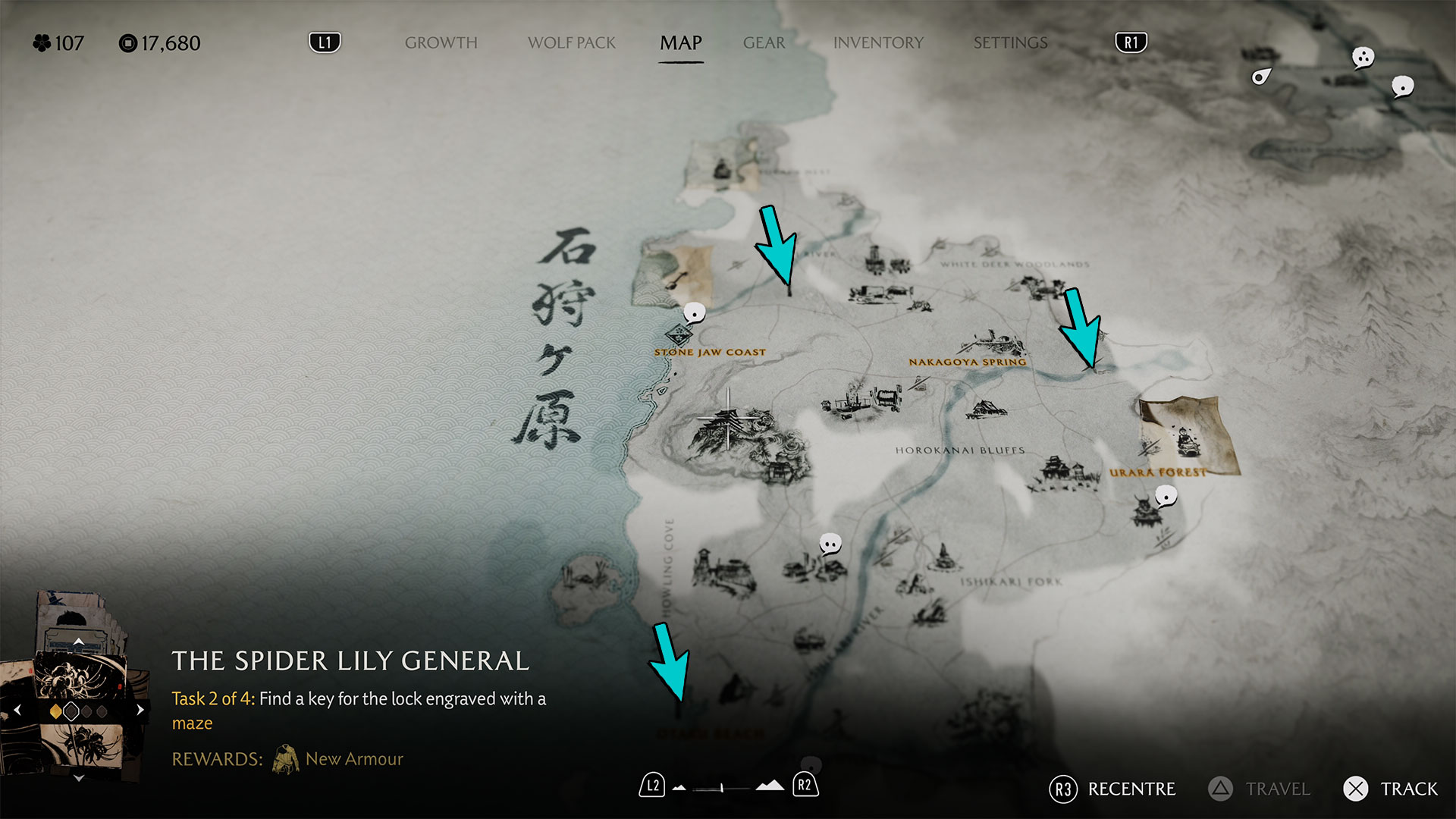Go to the Gear tab
Image resolution: width=1456 pixels, height=819 pixels.
click(764, 43)
